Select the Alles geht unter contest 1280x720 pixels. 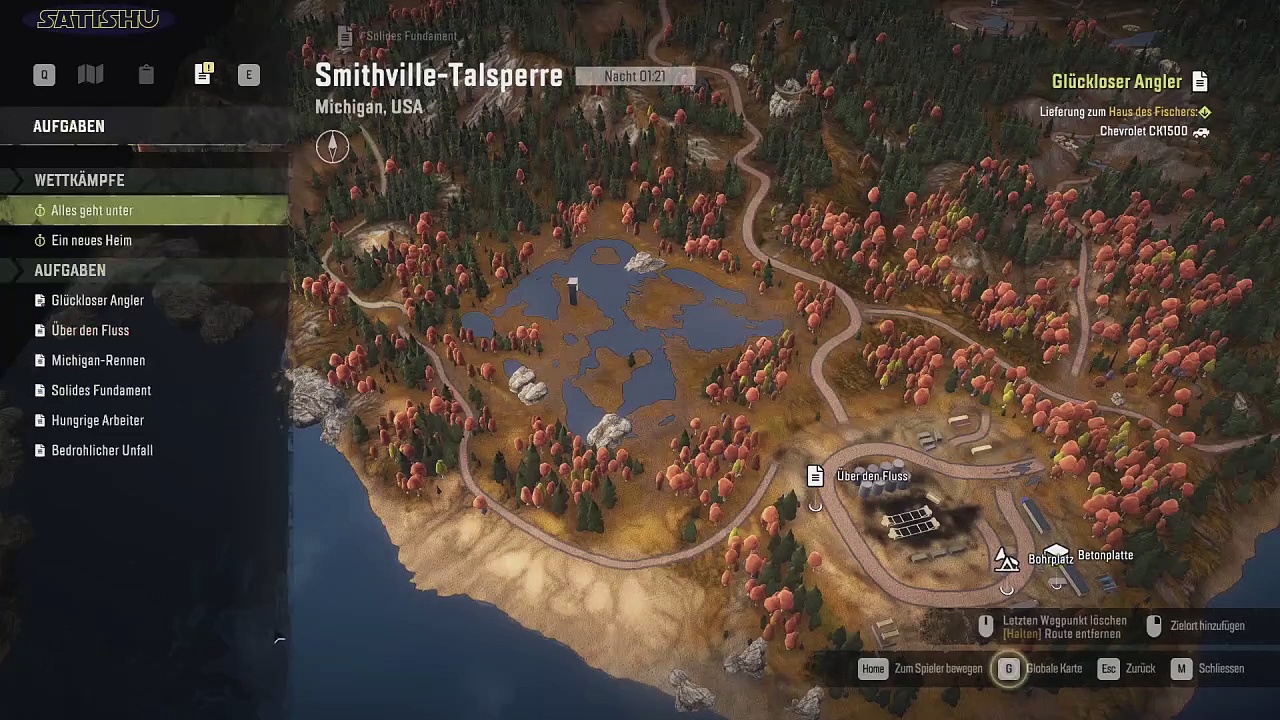click(92, 211)
